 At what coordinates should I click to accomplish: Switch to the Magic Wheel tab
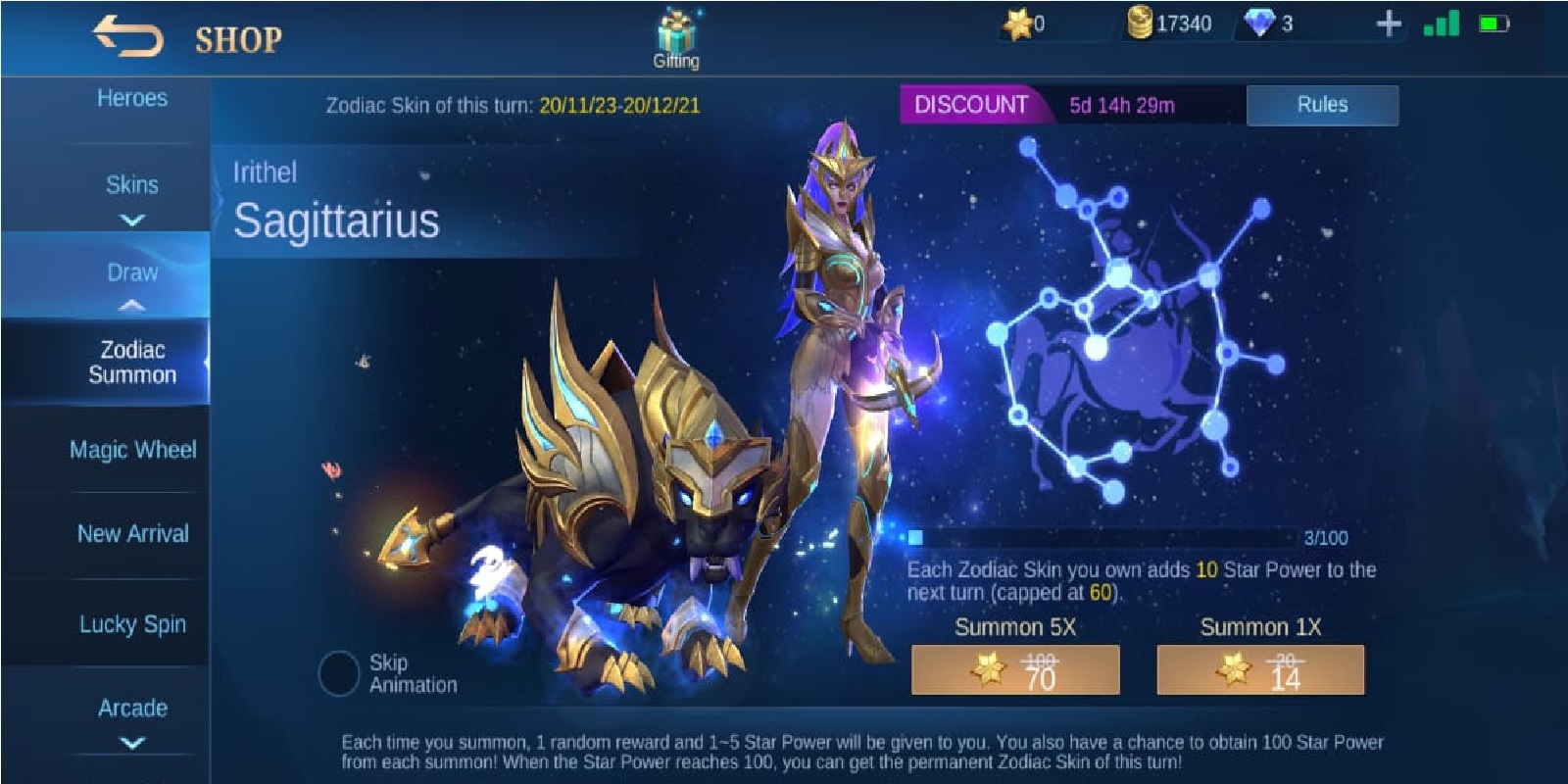pyautogui.click(x=130, y=449)
